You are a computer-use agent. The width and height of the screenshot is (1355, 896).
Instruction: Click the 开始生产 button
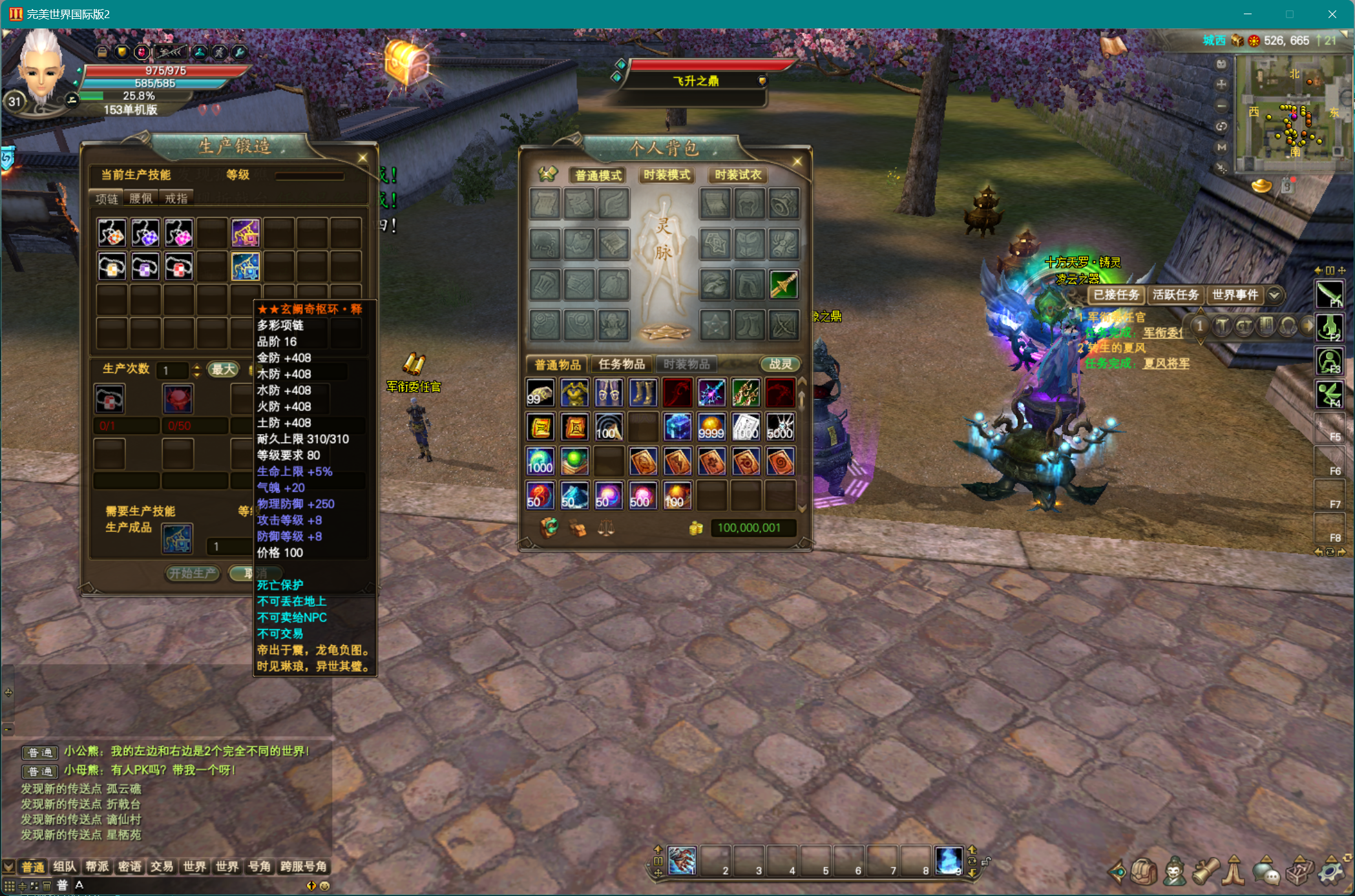(193, 573)
